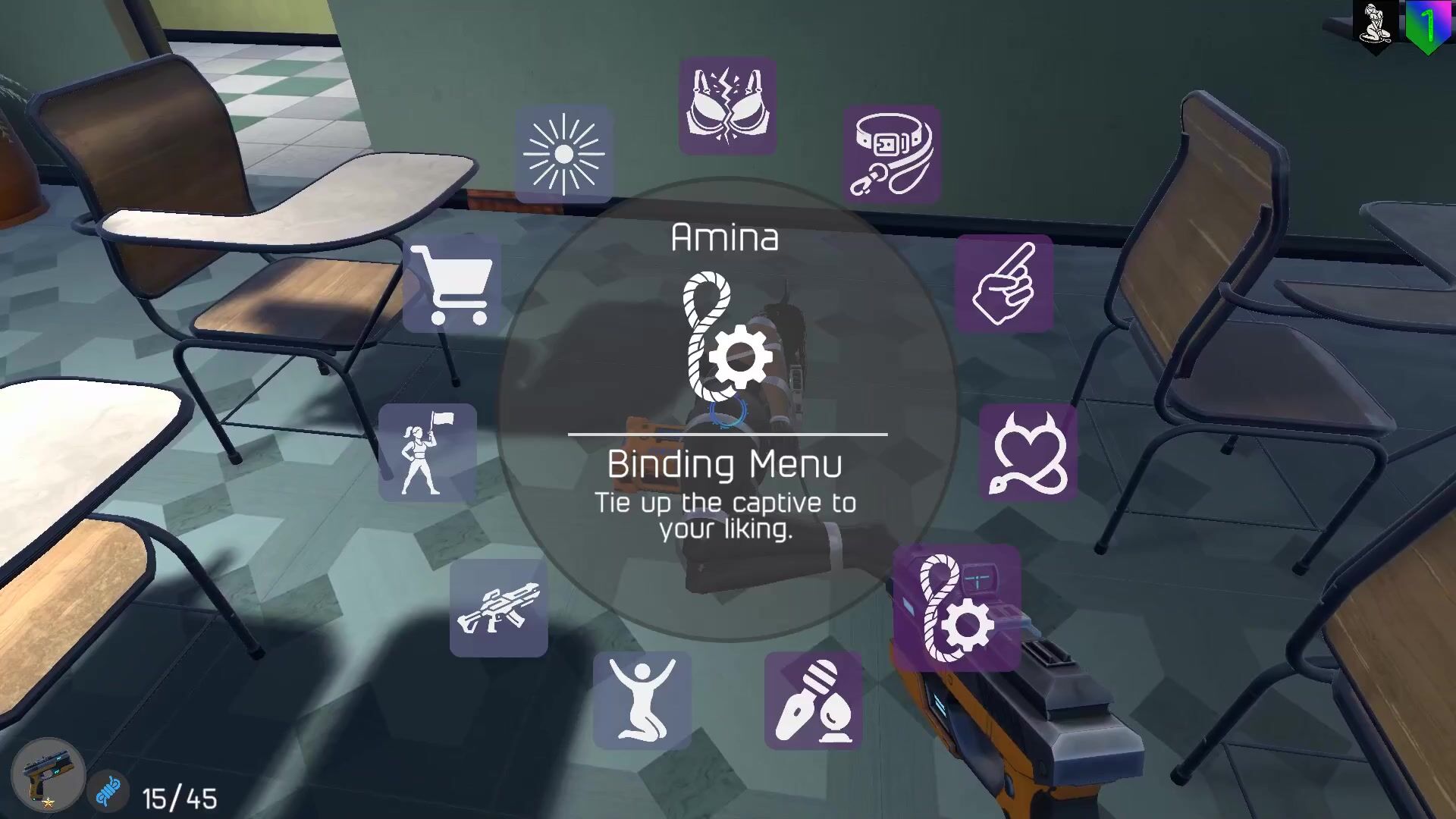Select the devil heart icon

pos(1028,453)
